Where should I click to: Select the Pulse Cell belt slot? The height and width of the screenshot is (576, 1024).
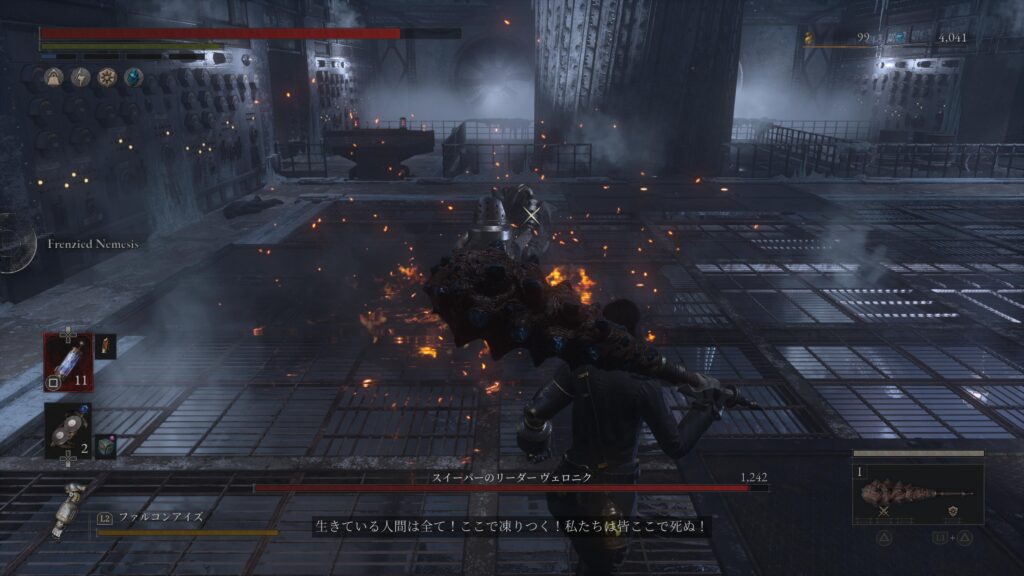[67, 360]
